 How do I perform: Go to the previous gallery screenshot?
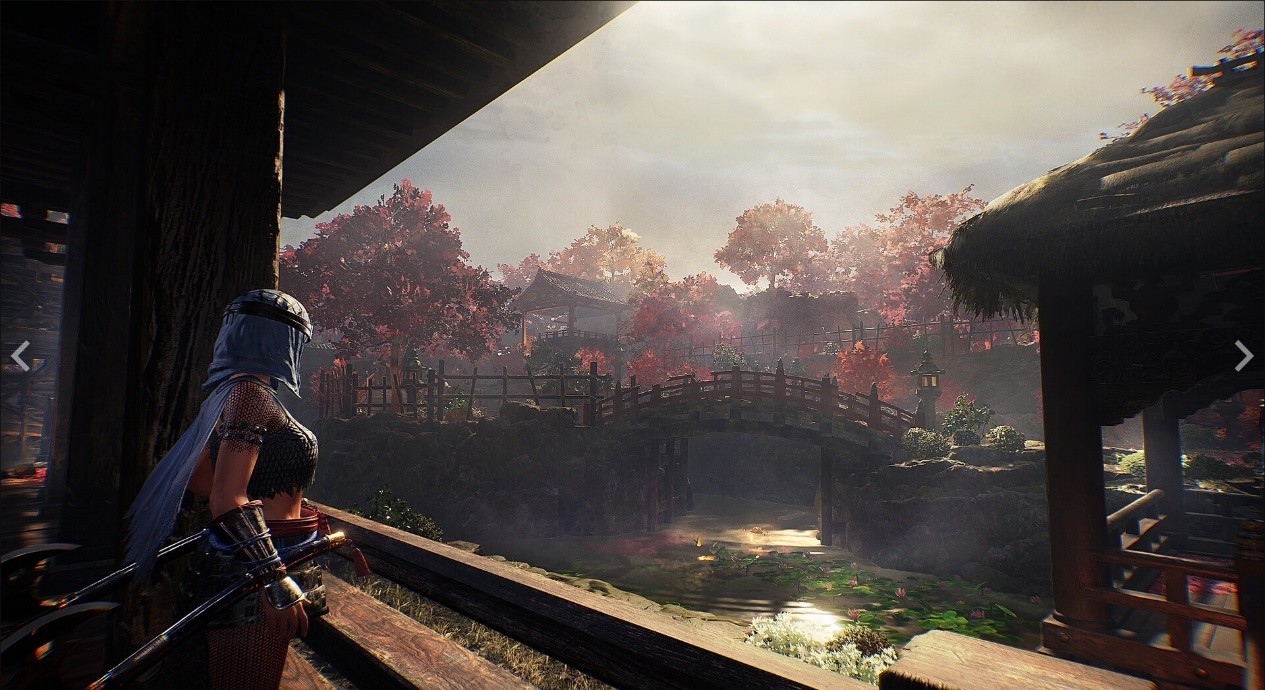click(20, 355)
